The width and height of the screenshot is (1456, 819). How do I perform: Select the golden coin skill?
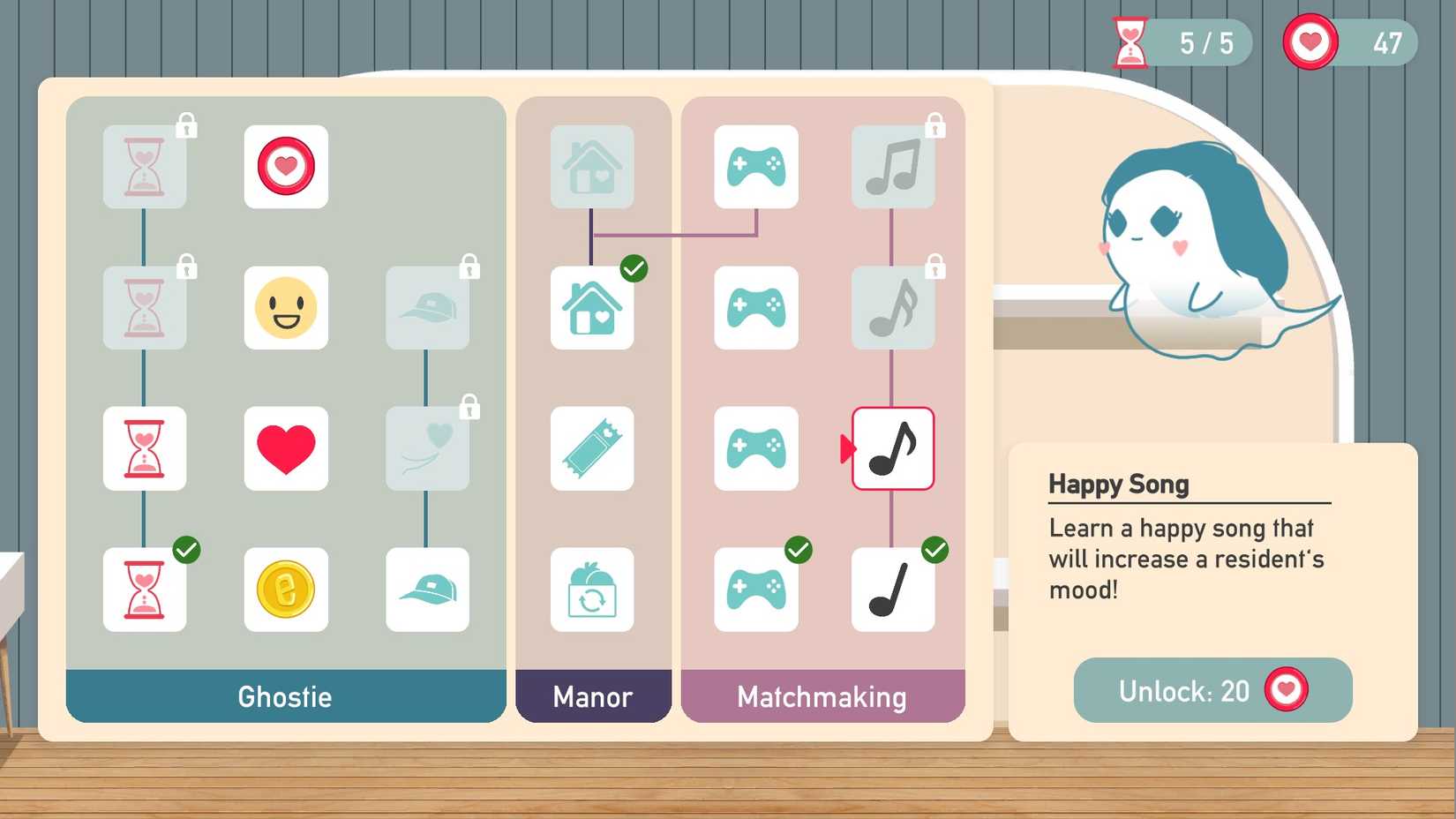click(286, 590)
